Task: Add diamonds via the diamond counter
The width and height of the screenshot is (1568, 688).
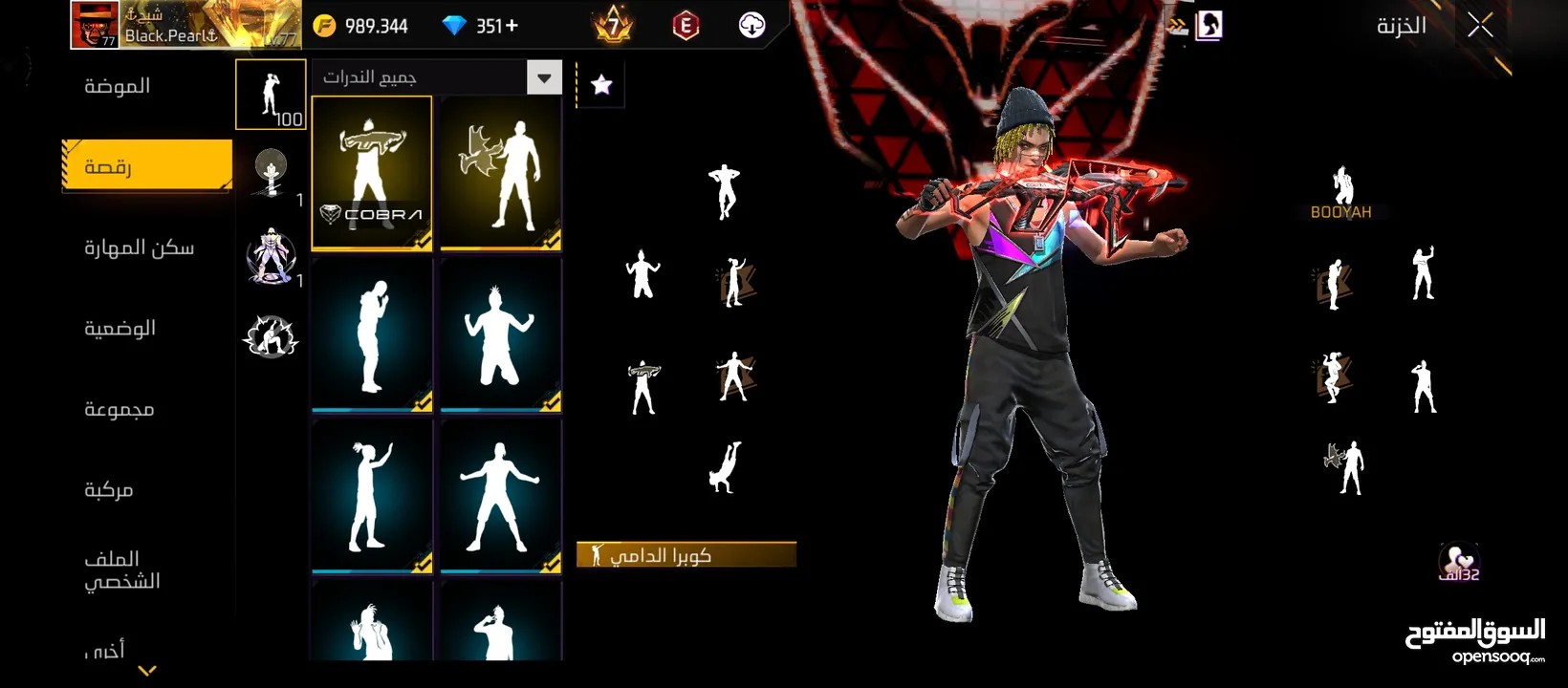Action: tap(481, 26)
